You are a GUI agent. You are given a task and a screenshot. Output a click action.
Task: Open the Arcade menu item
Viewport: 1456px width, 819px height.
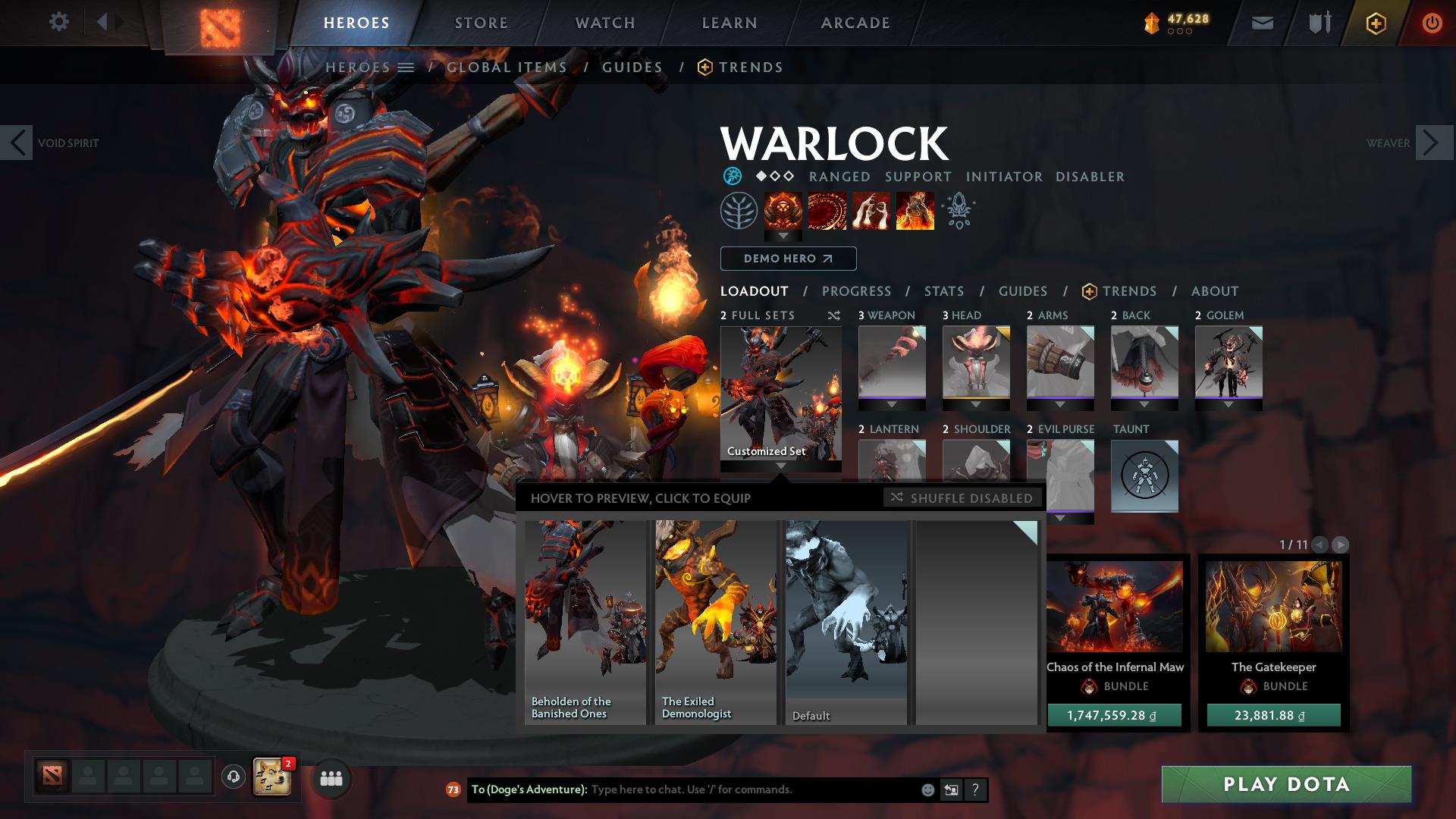[x=855, y=22]
